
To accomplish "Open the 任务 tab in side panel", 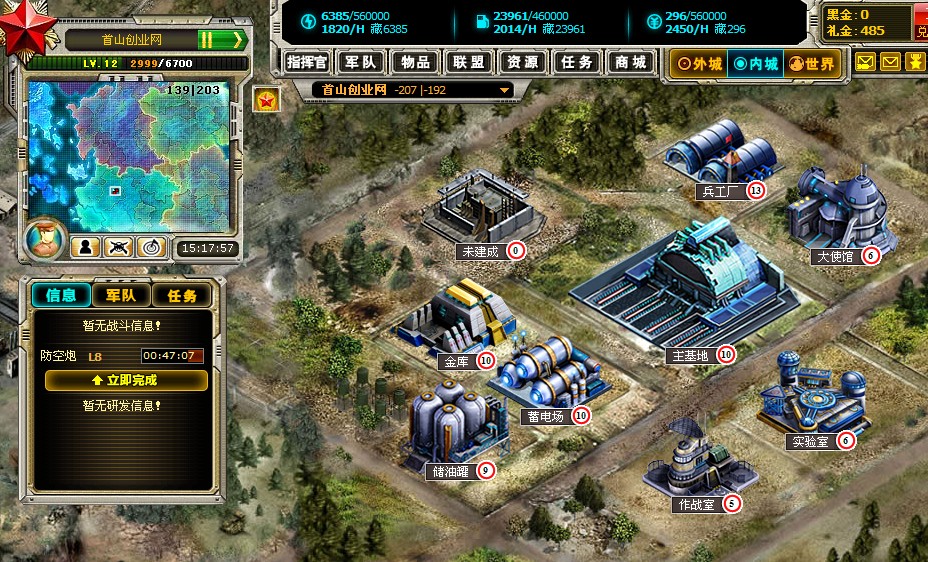I will tap(181, 295).
